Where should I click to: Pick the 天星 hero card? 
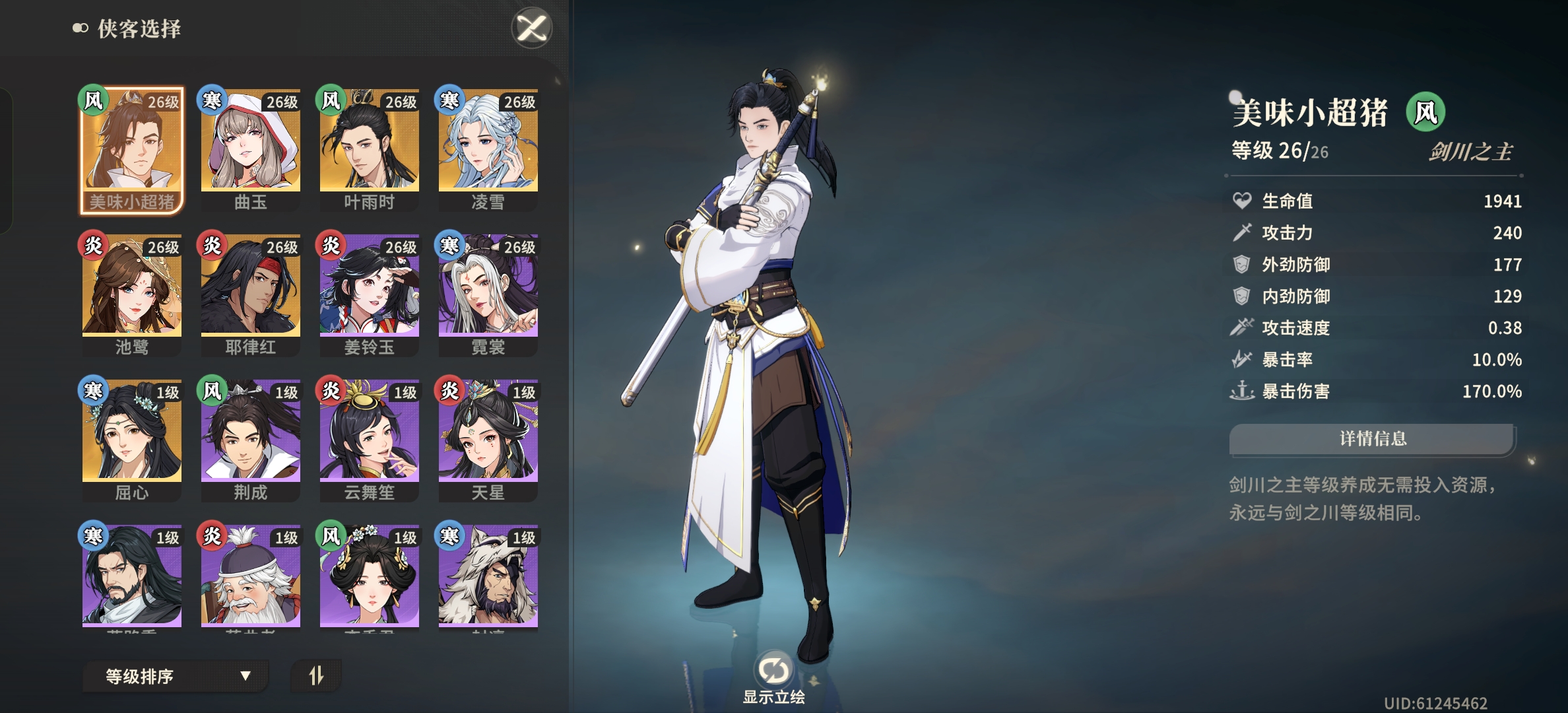(x=488, y=439)
